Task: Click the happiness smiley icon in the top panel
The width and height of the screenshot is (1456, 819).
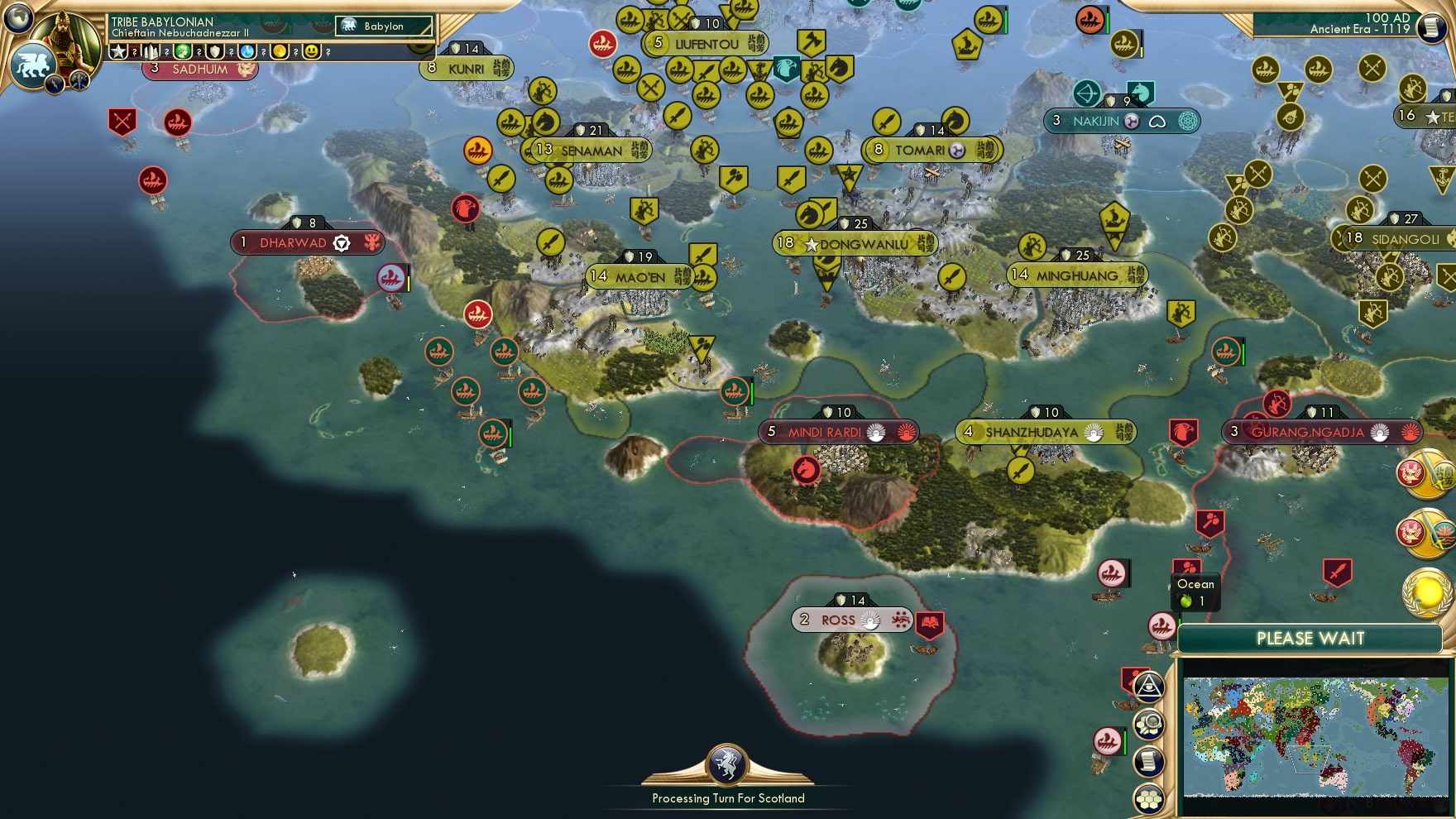Action: [x=312, y=51]
